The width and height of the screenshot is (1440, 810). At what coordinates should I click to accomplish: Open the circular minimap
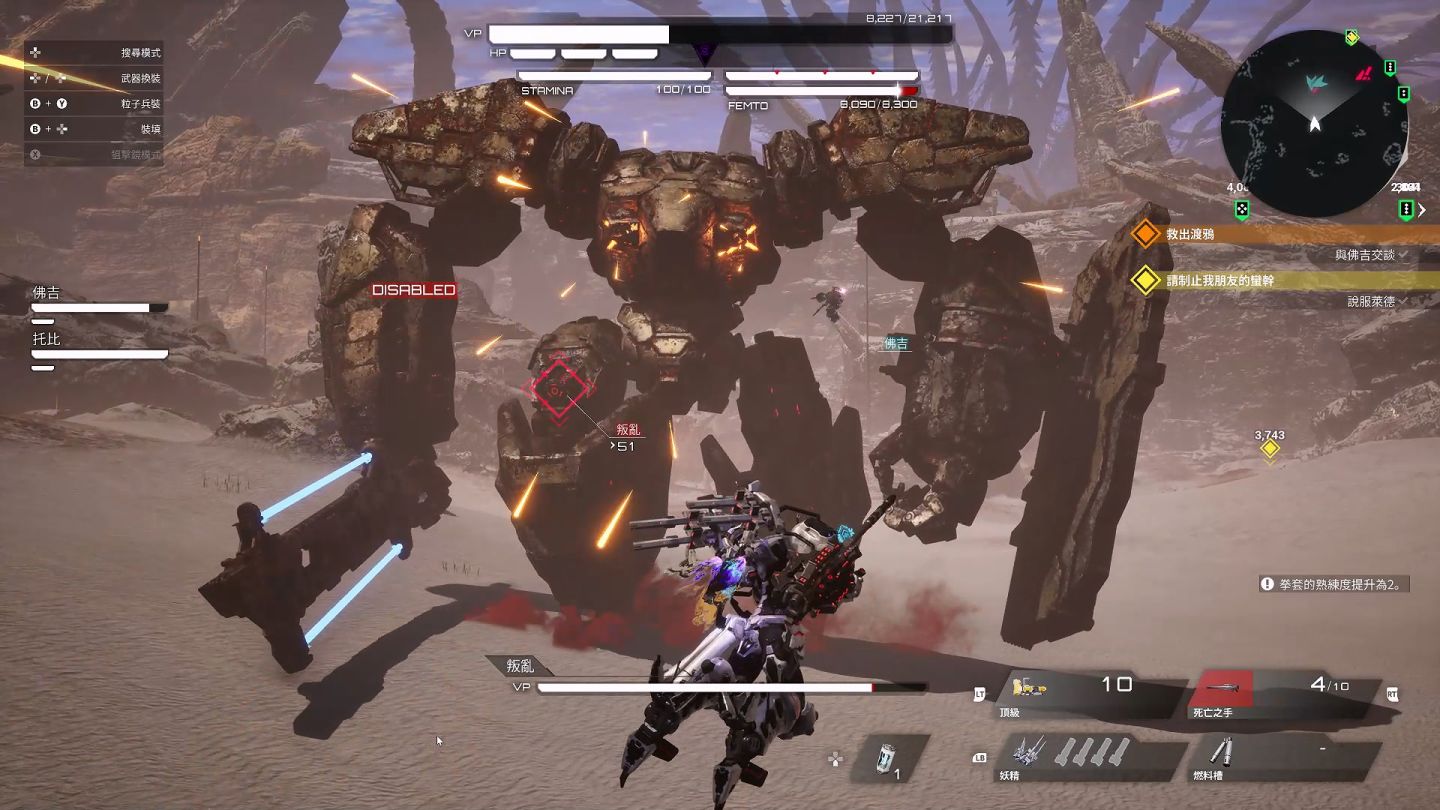(x=1314, y=123)
